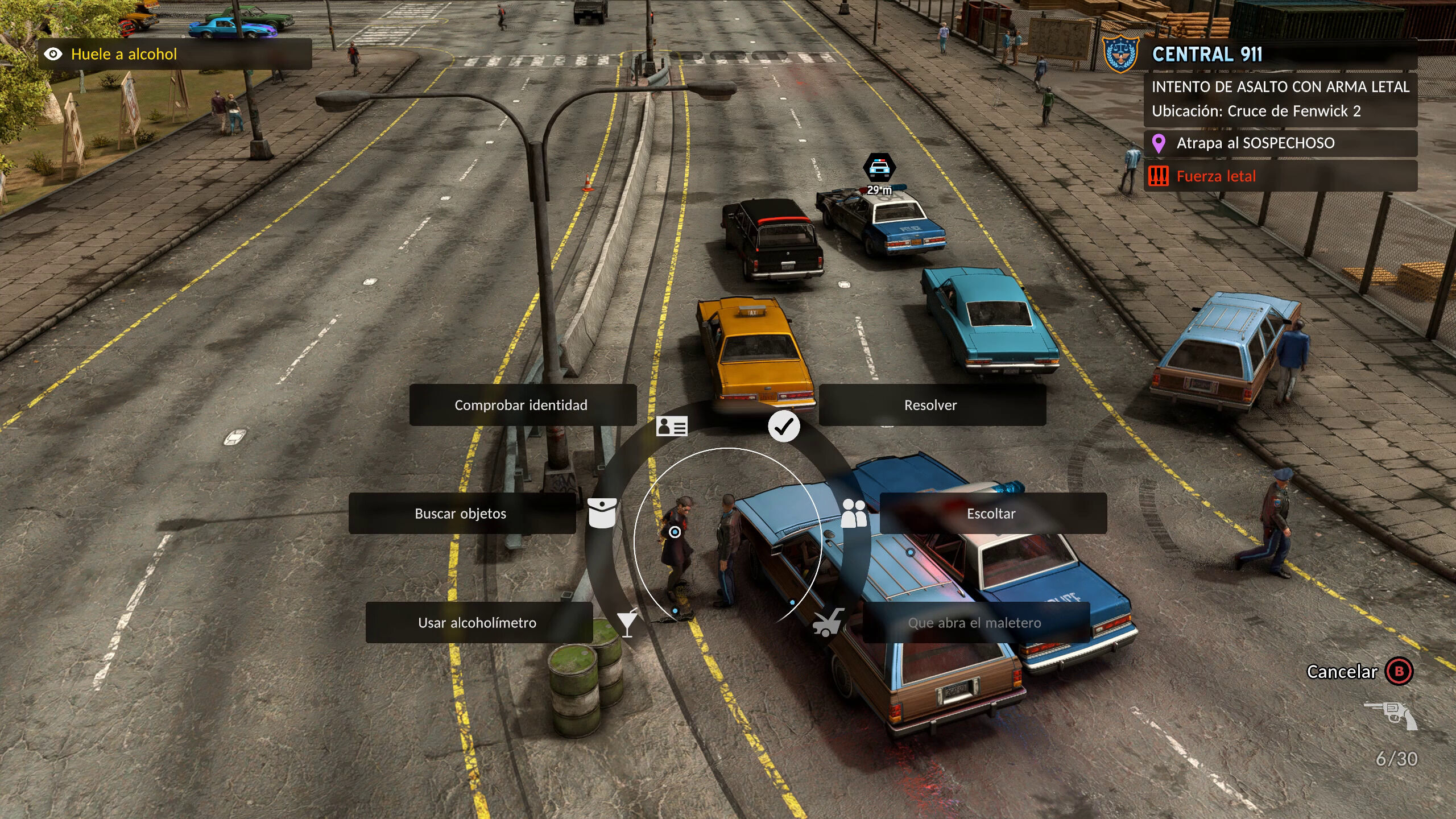
Task: Click the cocktail glass breathalyzer icon
Action: (x=627, y=623)
